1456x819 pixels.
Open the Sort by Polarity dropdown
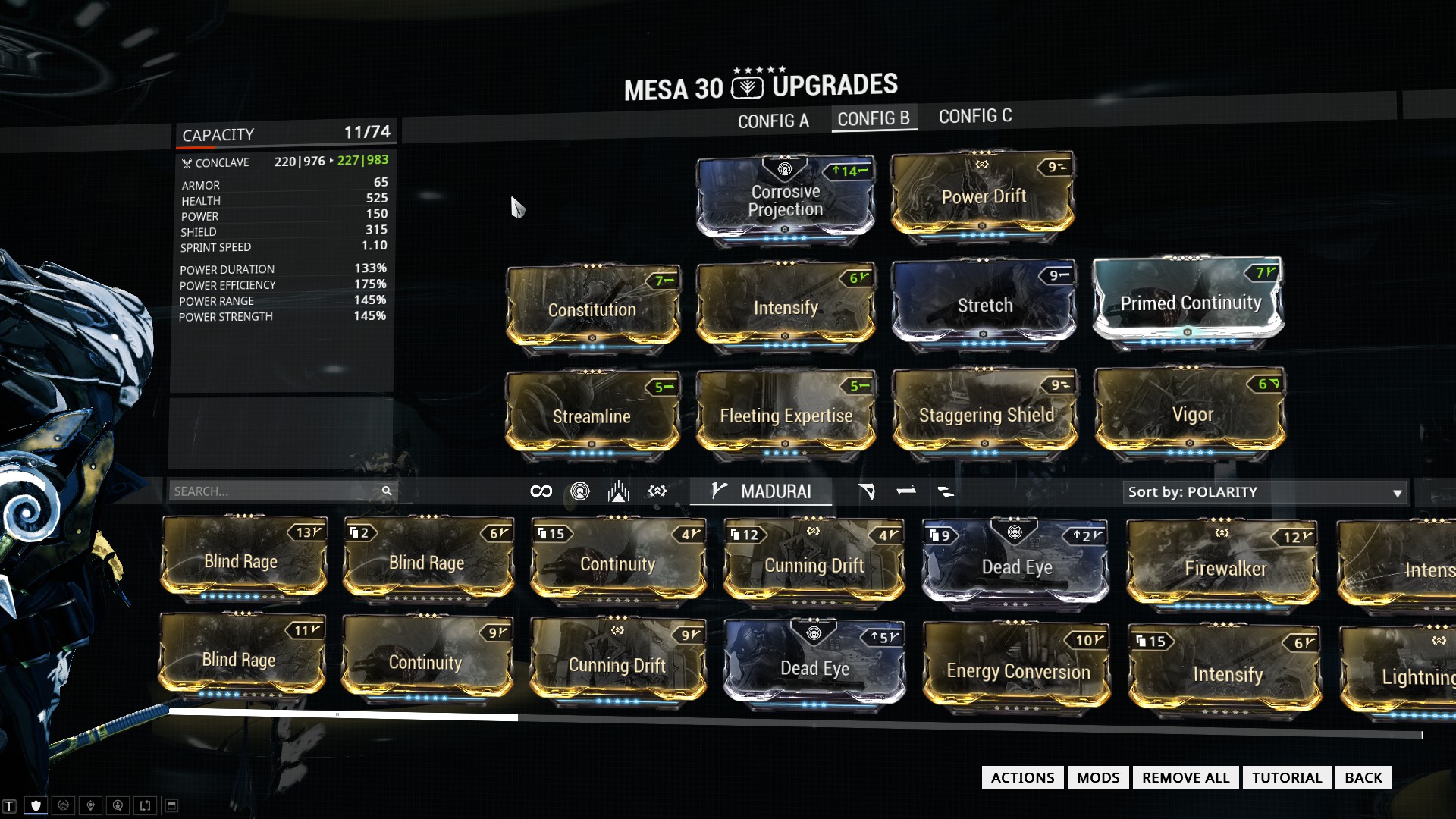pos(1264,492)
